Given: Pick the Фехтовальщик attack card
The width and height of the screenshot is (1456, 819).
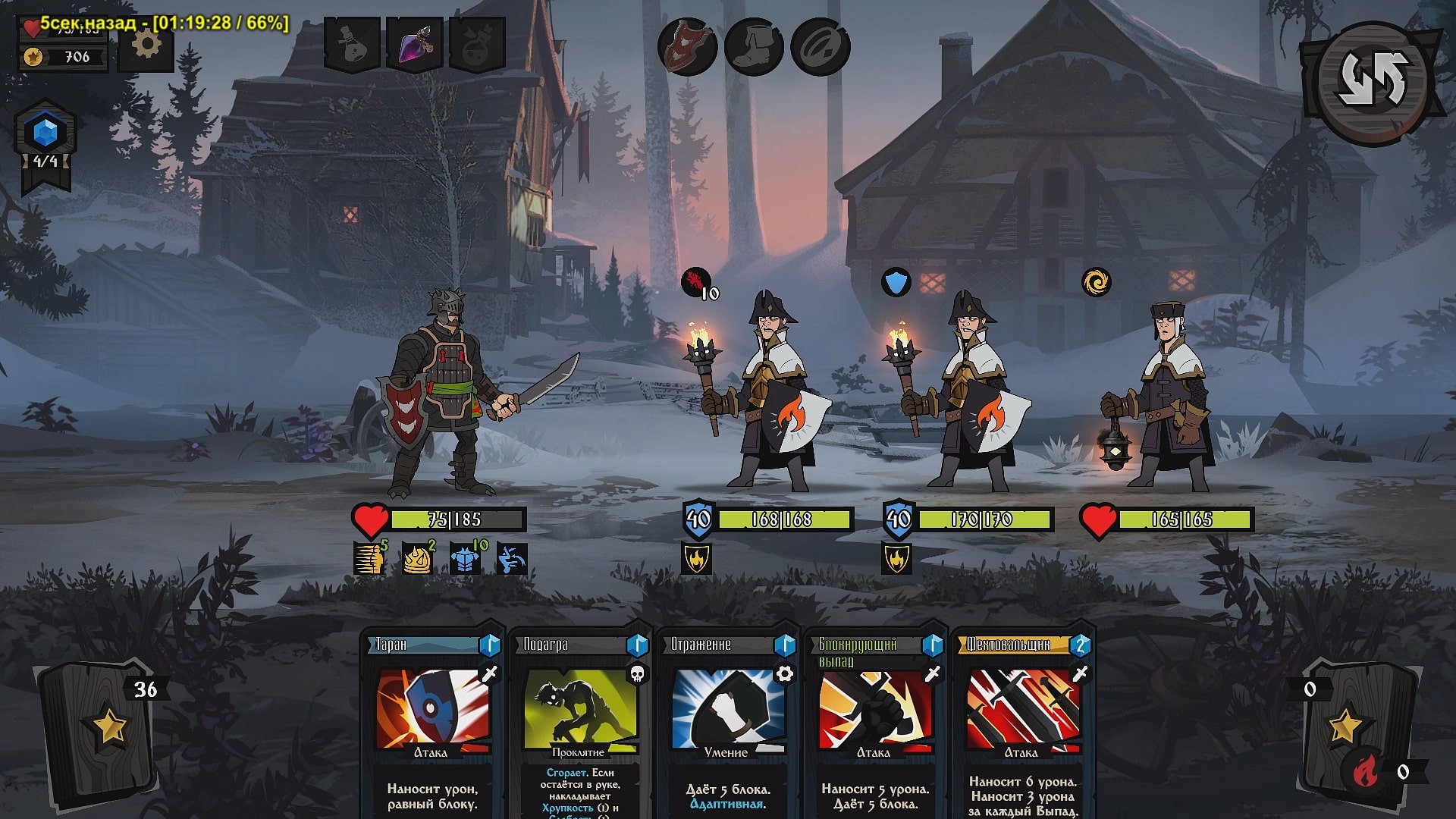Looking at the screenshot, I should tap(1022, 720).
